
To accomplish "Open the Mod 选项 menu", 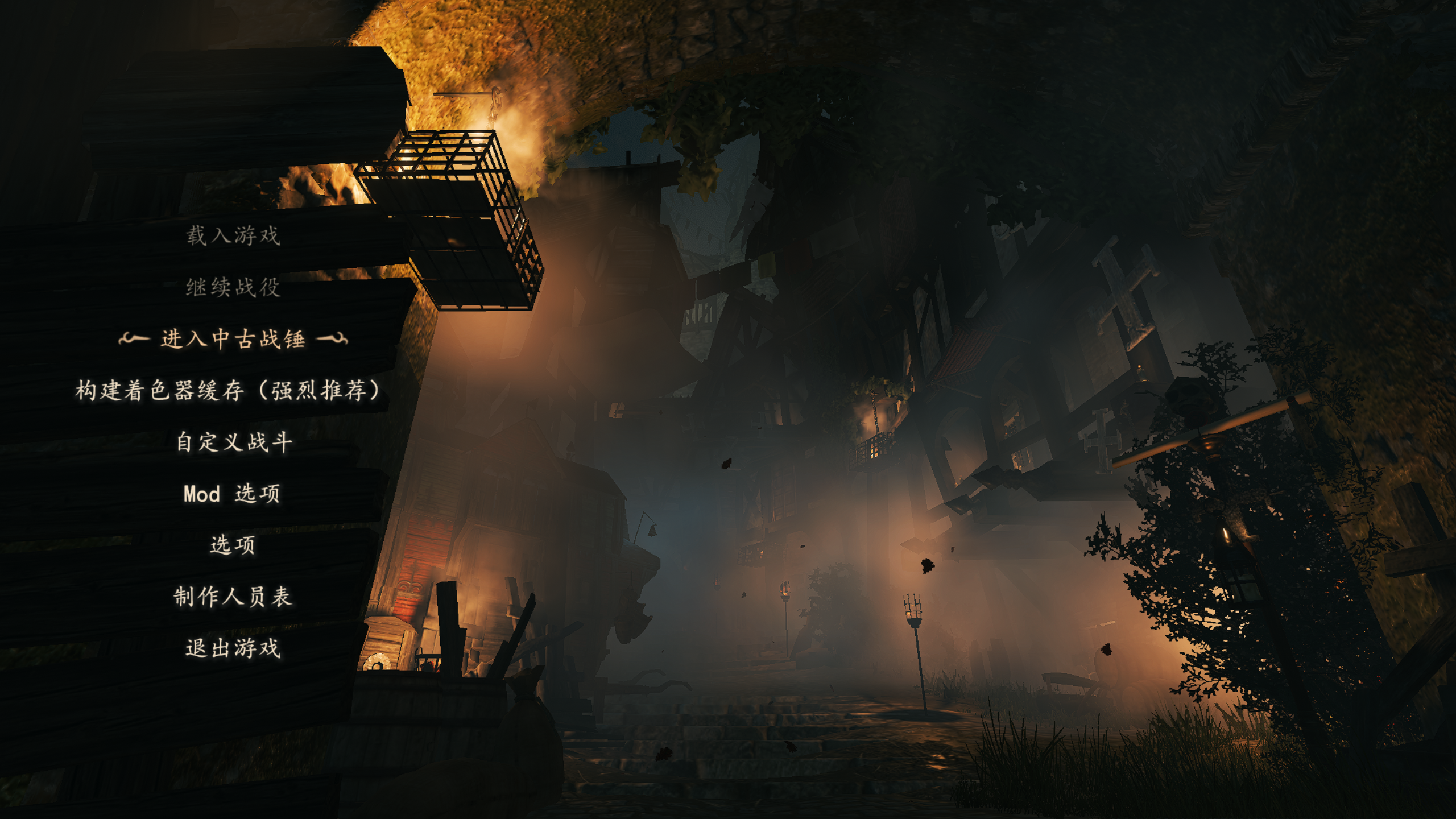I will pyautogui.click(x=232, y=494).
